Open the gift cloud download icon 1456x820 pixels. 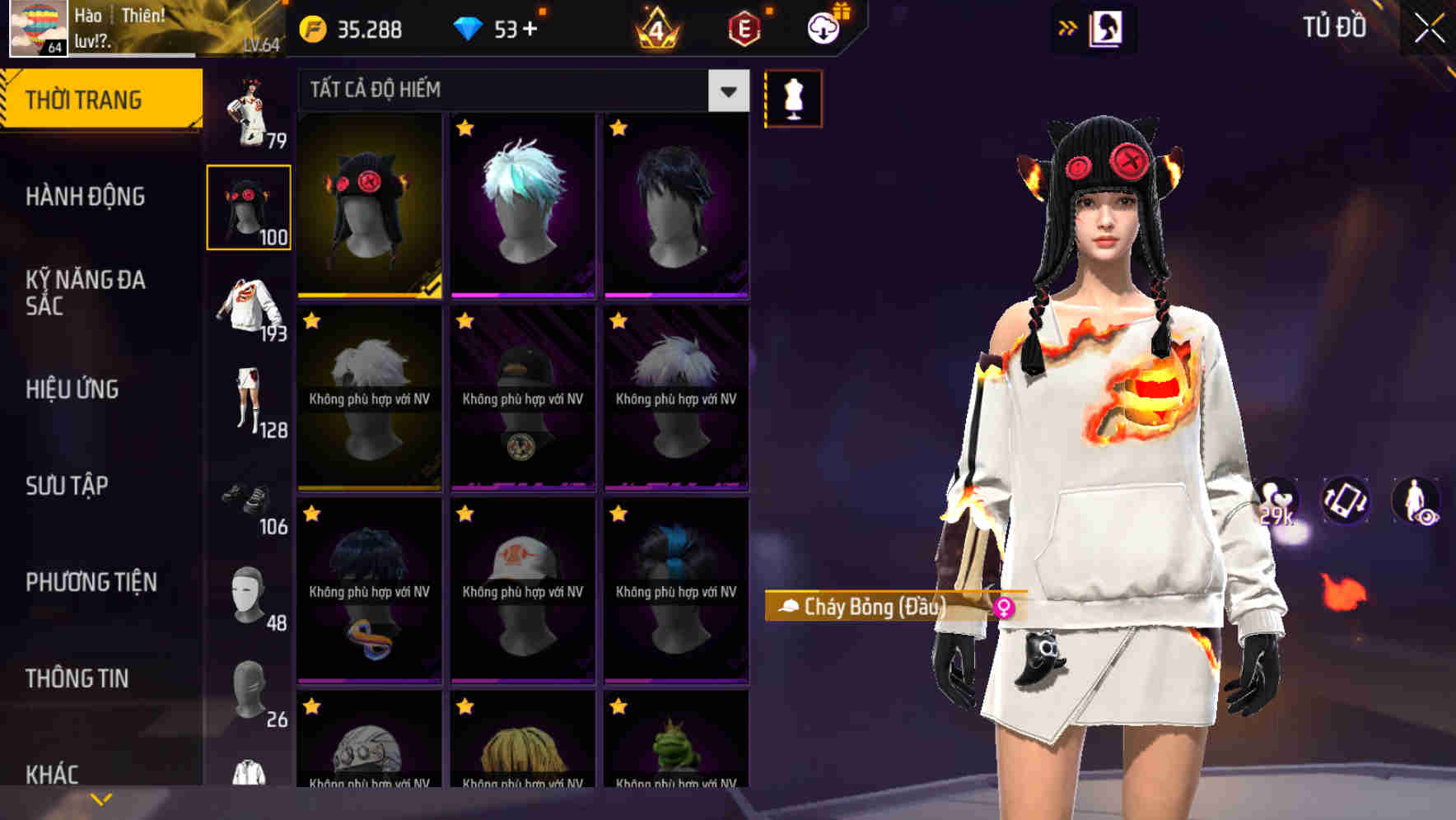coord(822,27)
